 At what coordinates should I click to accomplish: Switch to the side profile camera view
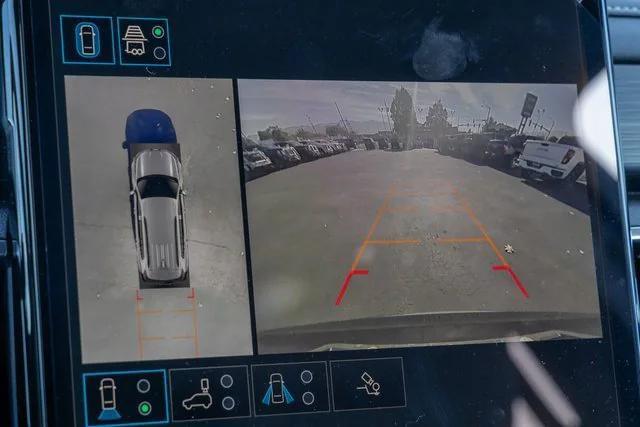(209, 393)
